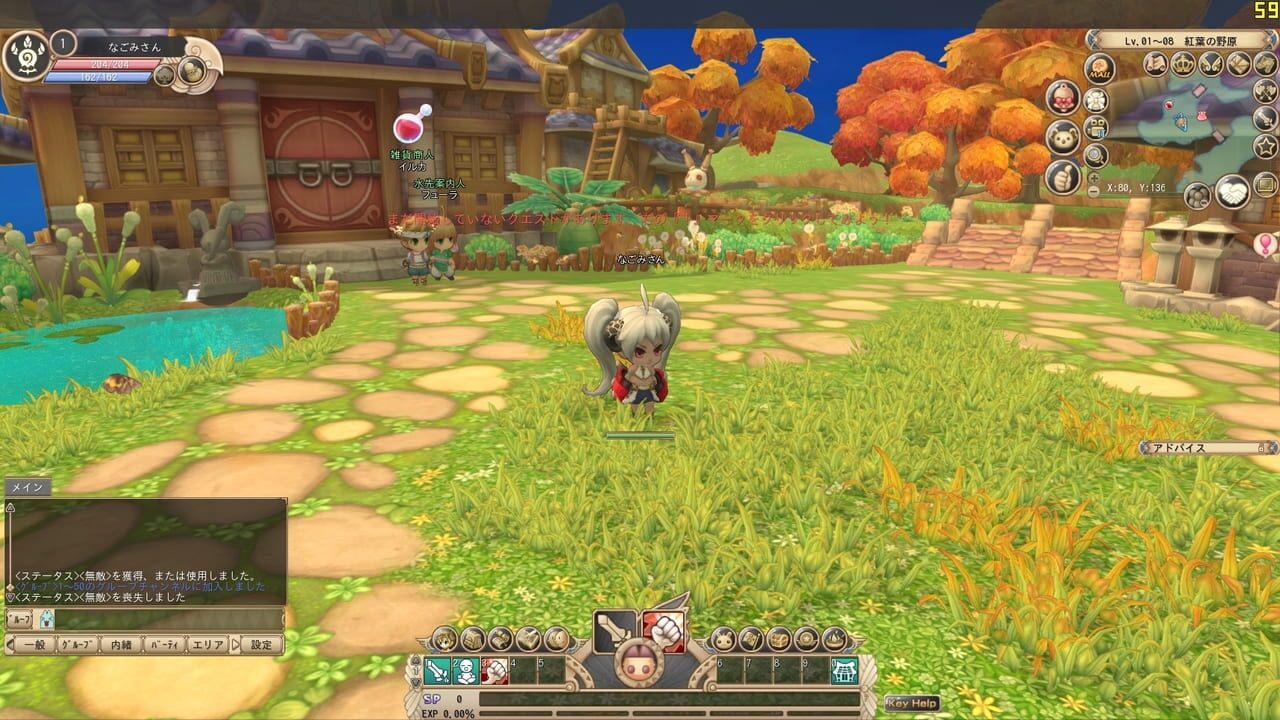Viewport: 1280px width, 720px height.
Task: Toggle the star icon on the minimap edge
Action: 1264,146
